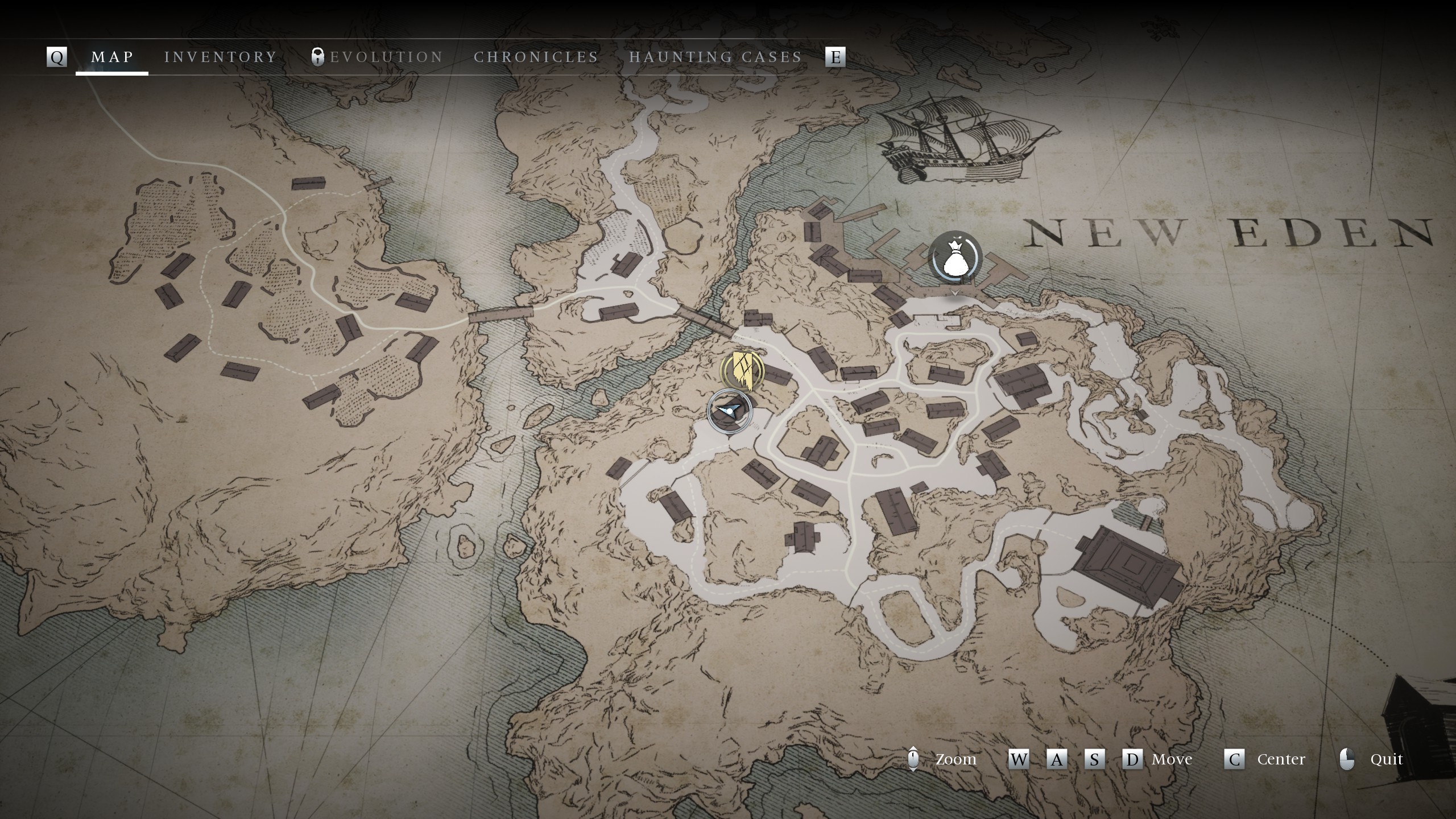1456x819 pixels.
Task: Select the player position arrow marker
Action: (x=729, y=411)
